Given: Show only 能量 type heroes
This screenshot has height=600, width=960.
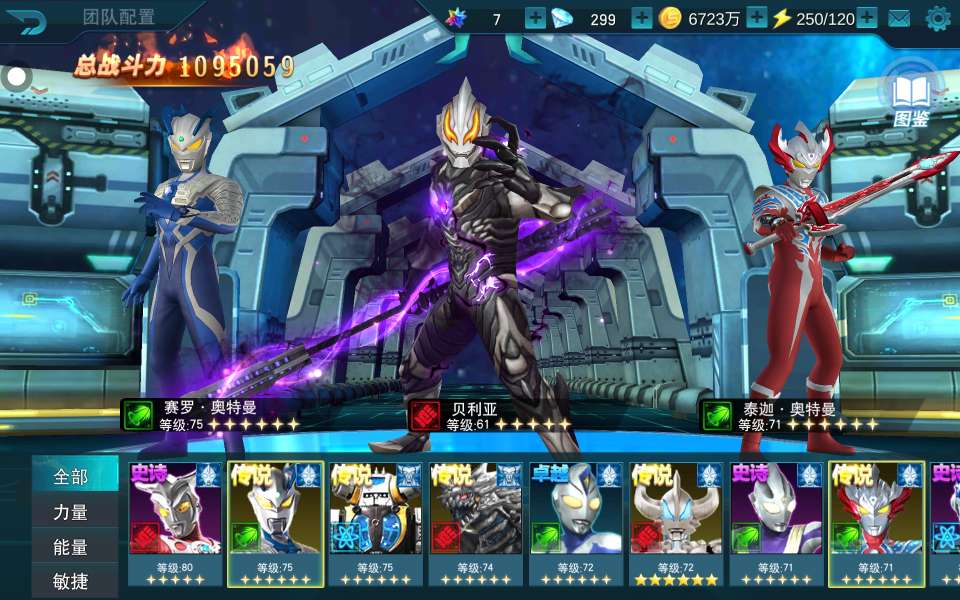Looking at the screenshot, I should (x=72, y=547).
